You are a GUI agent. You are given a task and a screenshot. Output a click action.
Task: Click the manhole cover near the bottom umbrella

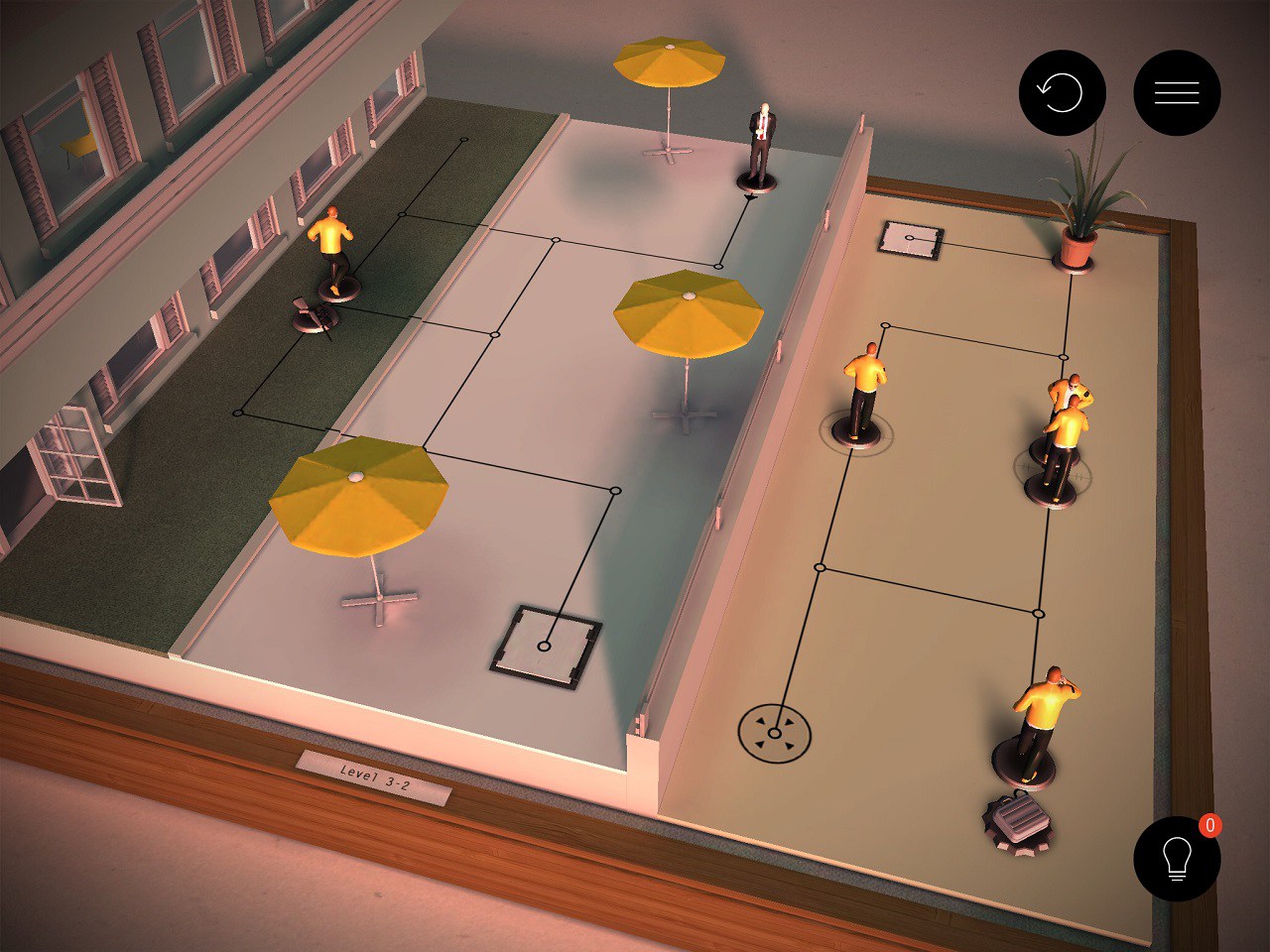[544, 645]
